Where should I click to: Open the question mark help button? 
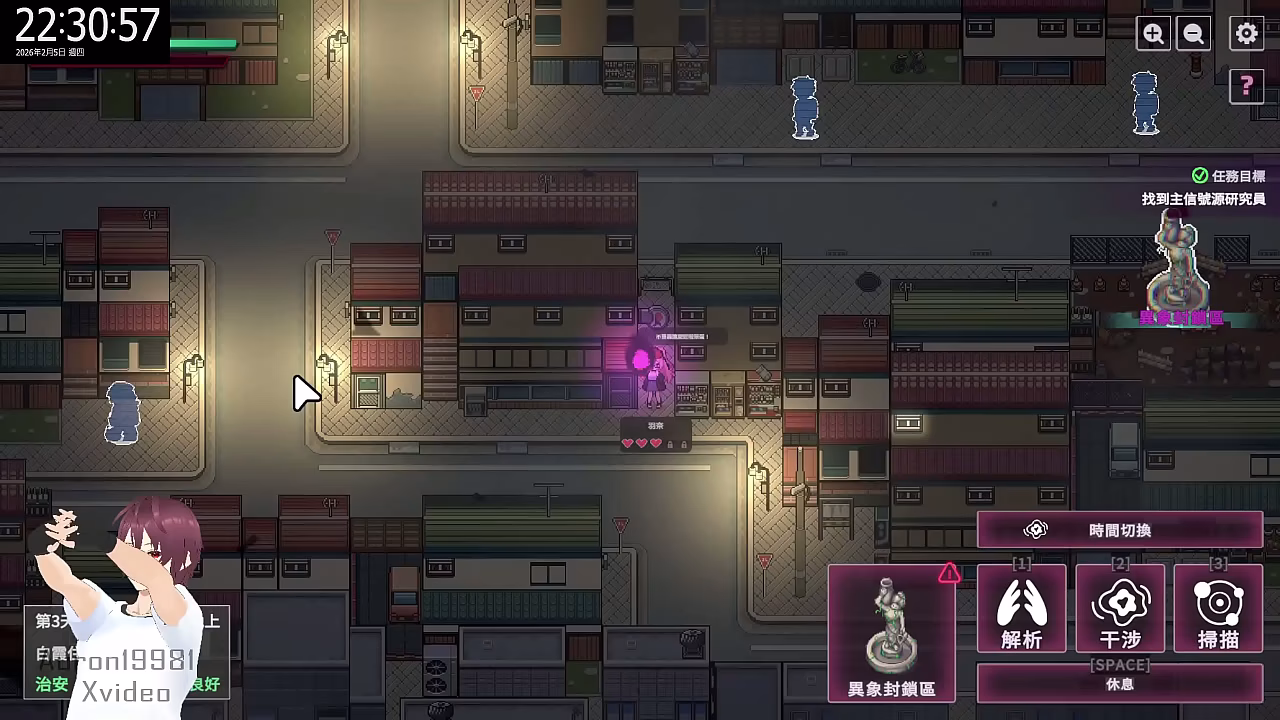(x=1246, y=87)
